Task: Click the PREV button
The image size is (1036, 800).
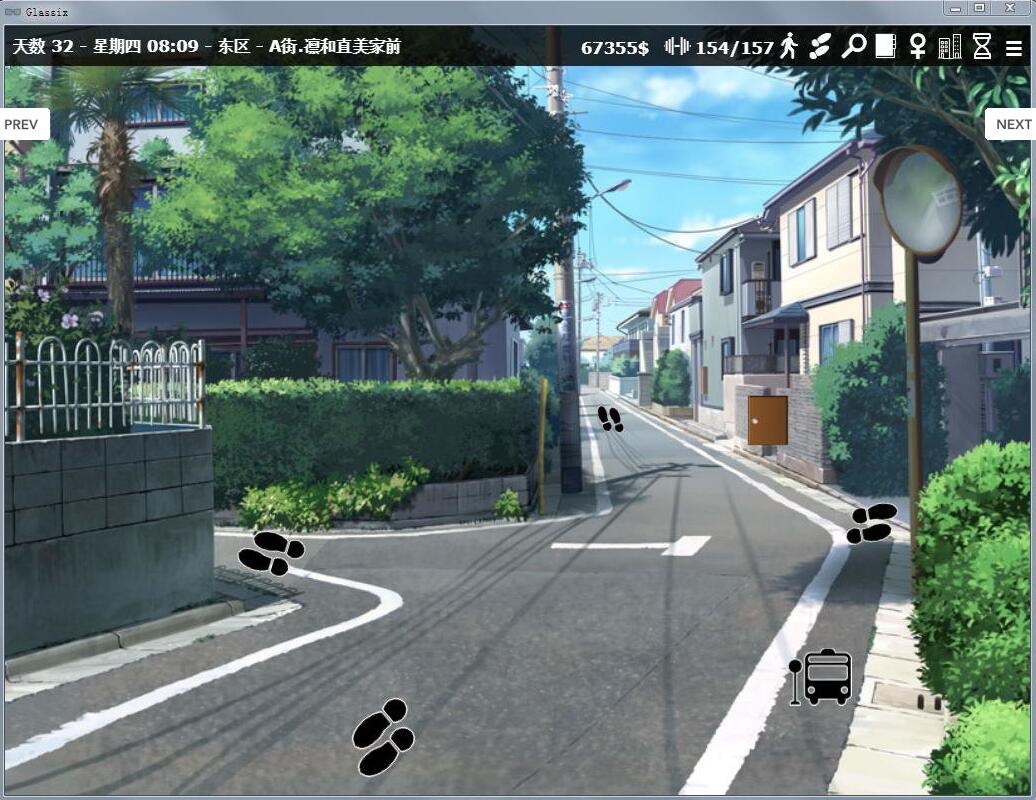Action: tap(22, 124)
